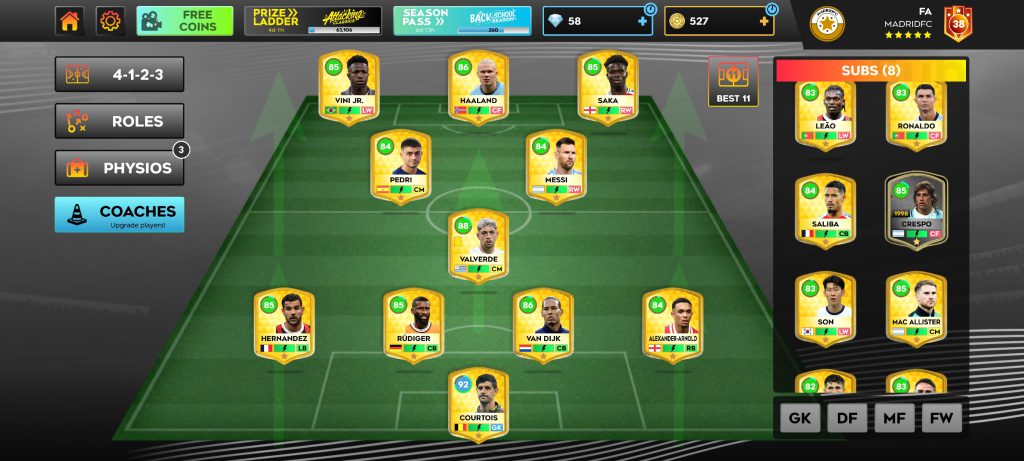Change the 4-1-2-3 formation
This screenshot has height=461, width=1024.
[119, 74]
